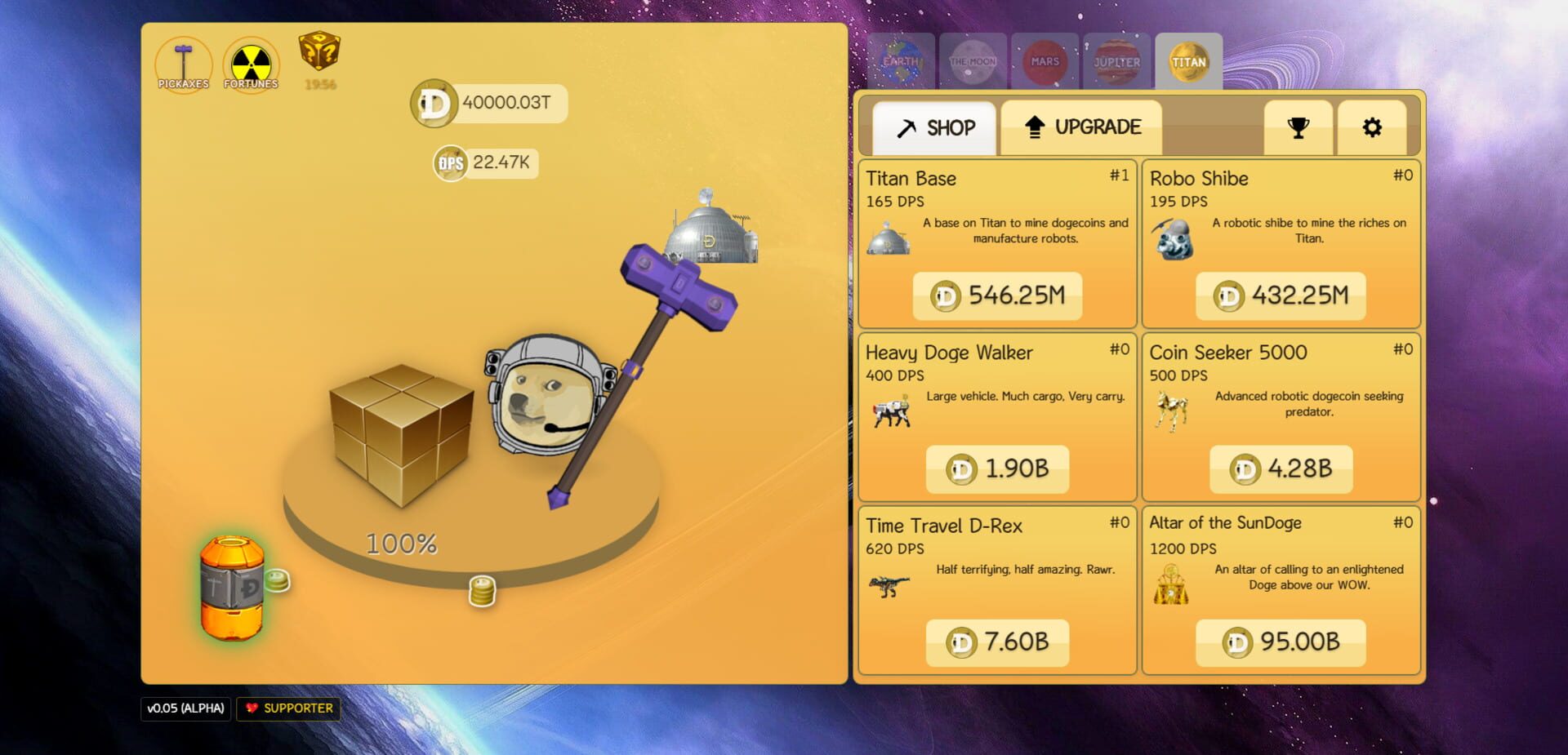Open the achievements trophy panel
1568x755 pixels.
pyautogui.click(x=1297, y=127)
